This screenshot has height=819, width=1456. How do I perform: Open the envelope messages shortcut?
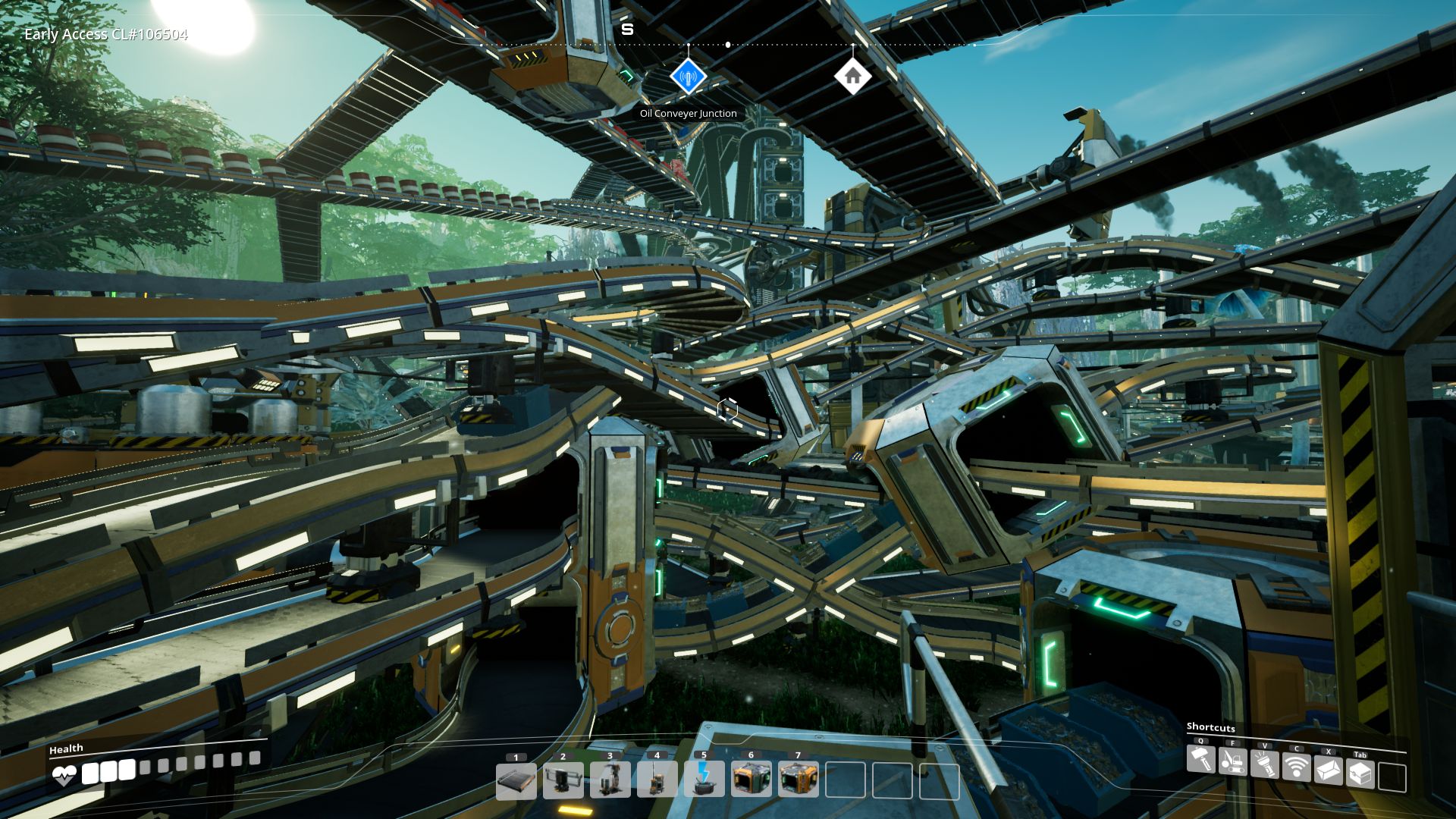(1328, 770)
